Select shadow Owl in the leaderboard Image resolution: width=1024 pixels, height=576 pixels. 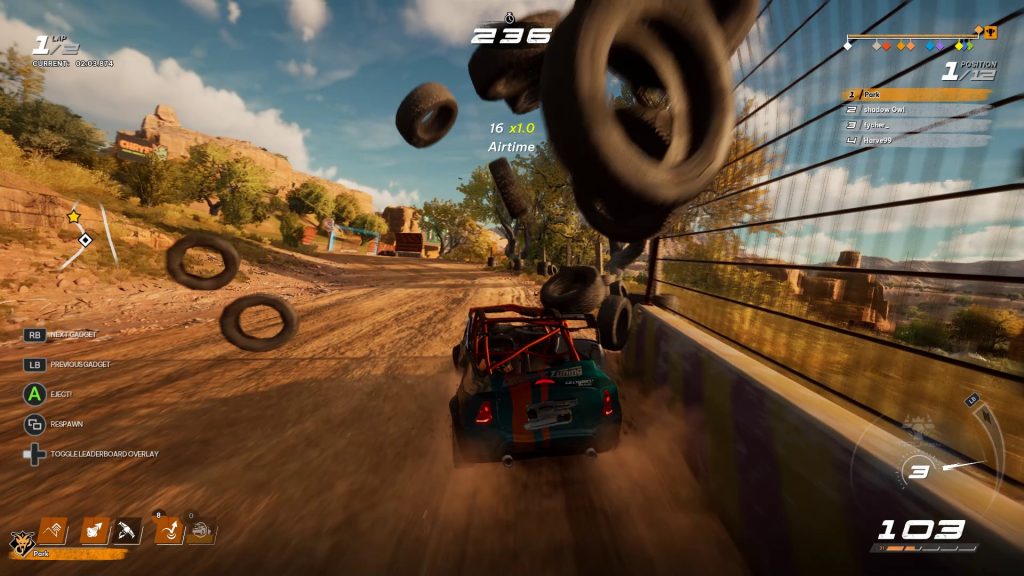(x=916, y=110)
